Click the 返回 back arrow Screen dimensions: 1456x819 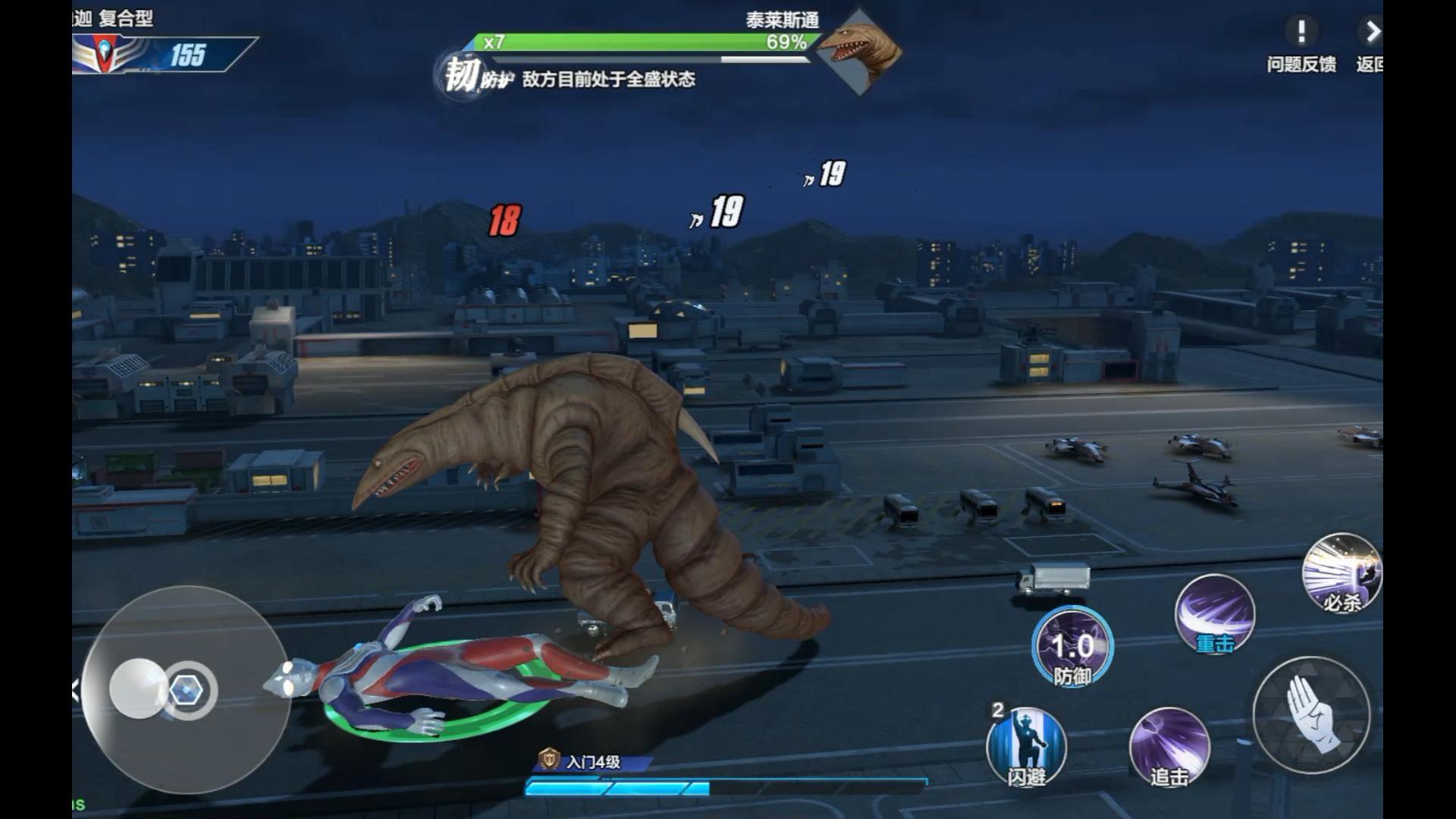click(1371, 44)
